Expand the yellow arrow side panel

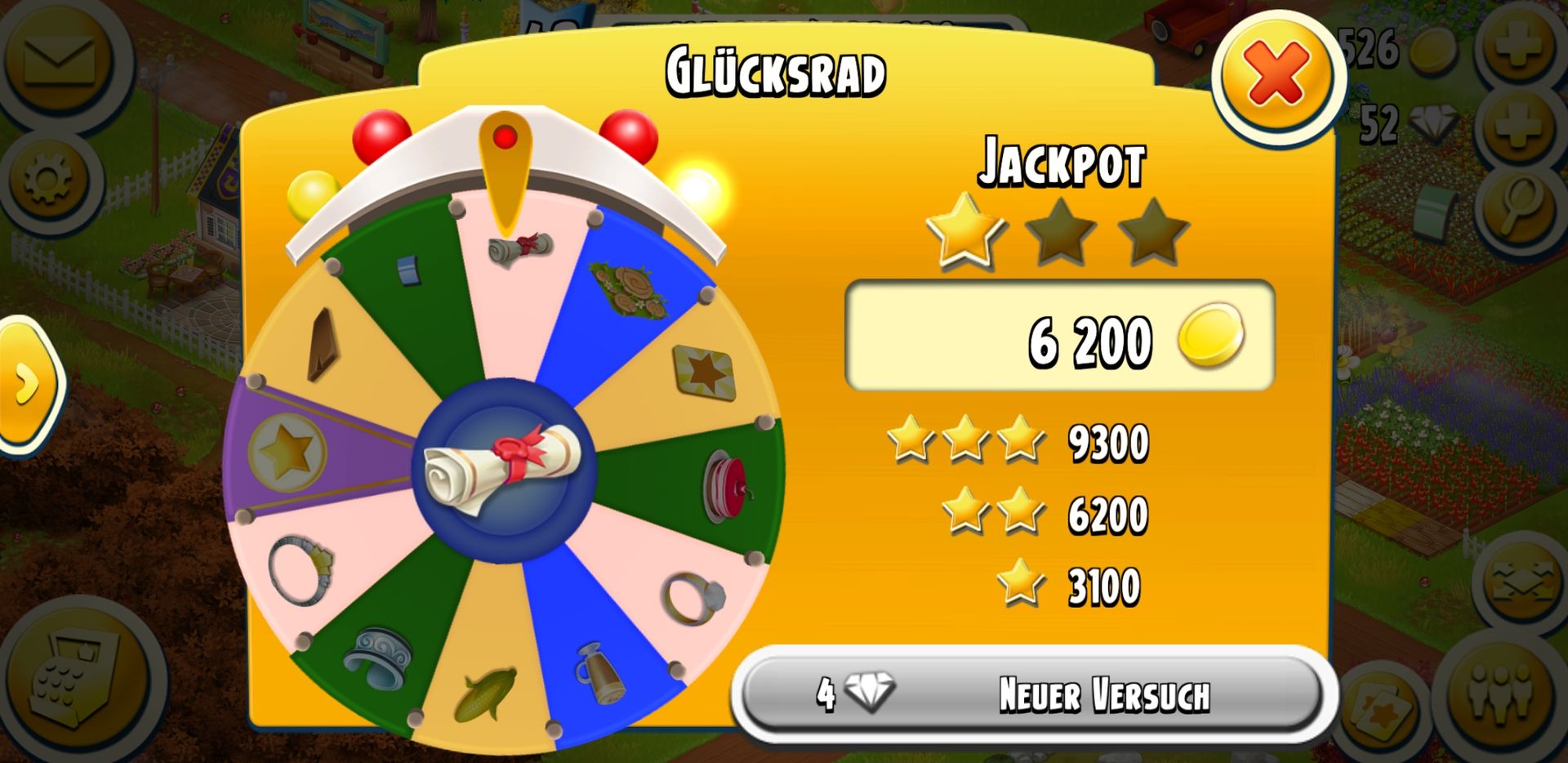click(28, 384)
